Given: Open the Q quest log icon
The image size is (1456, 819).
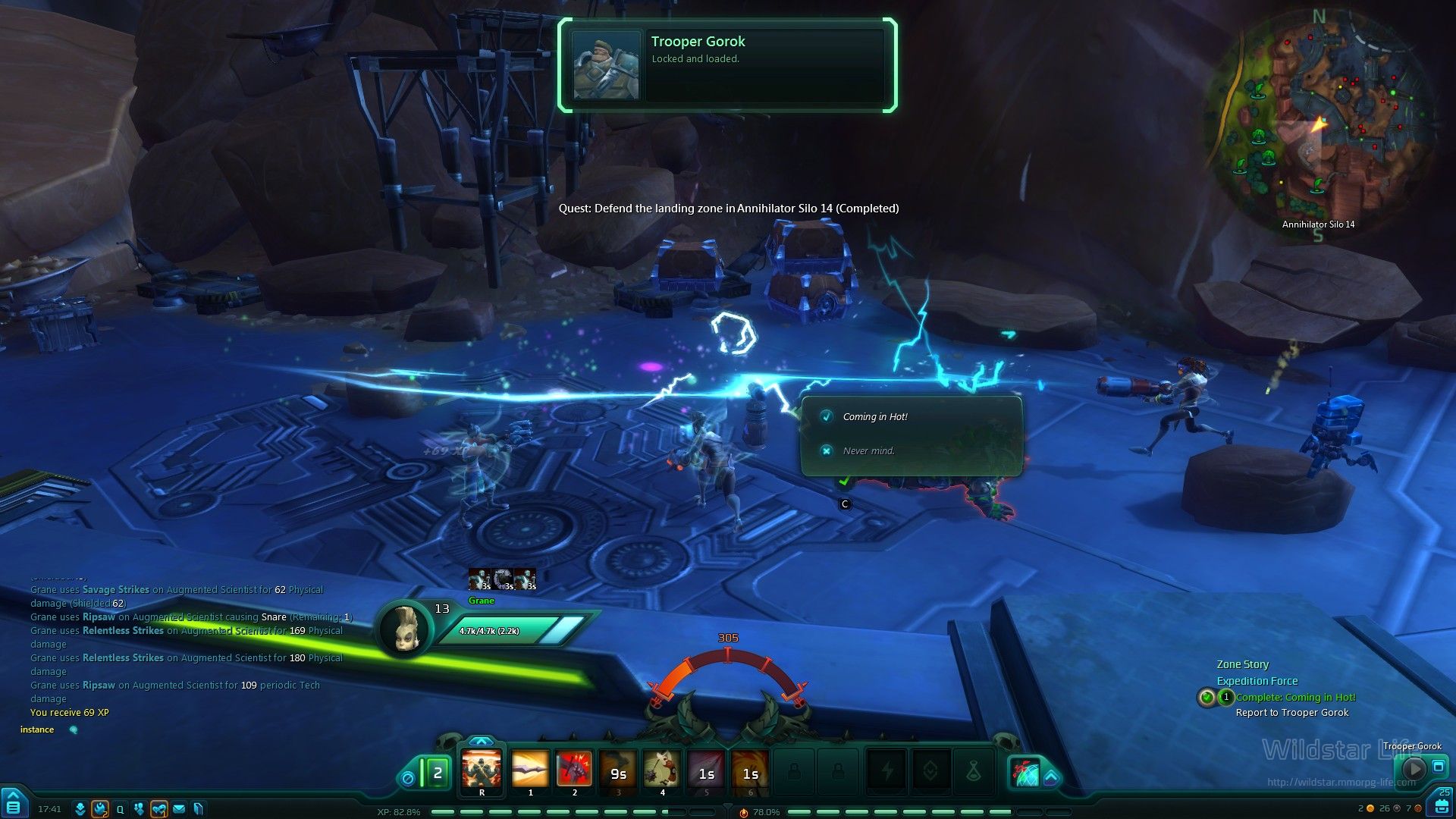Looking at the screenshot, I should 120,809.
